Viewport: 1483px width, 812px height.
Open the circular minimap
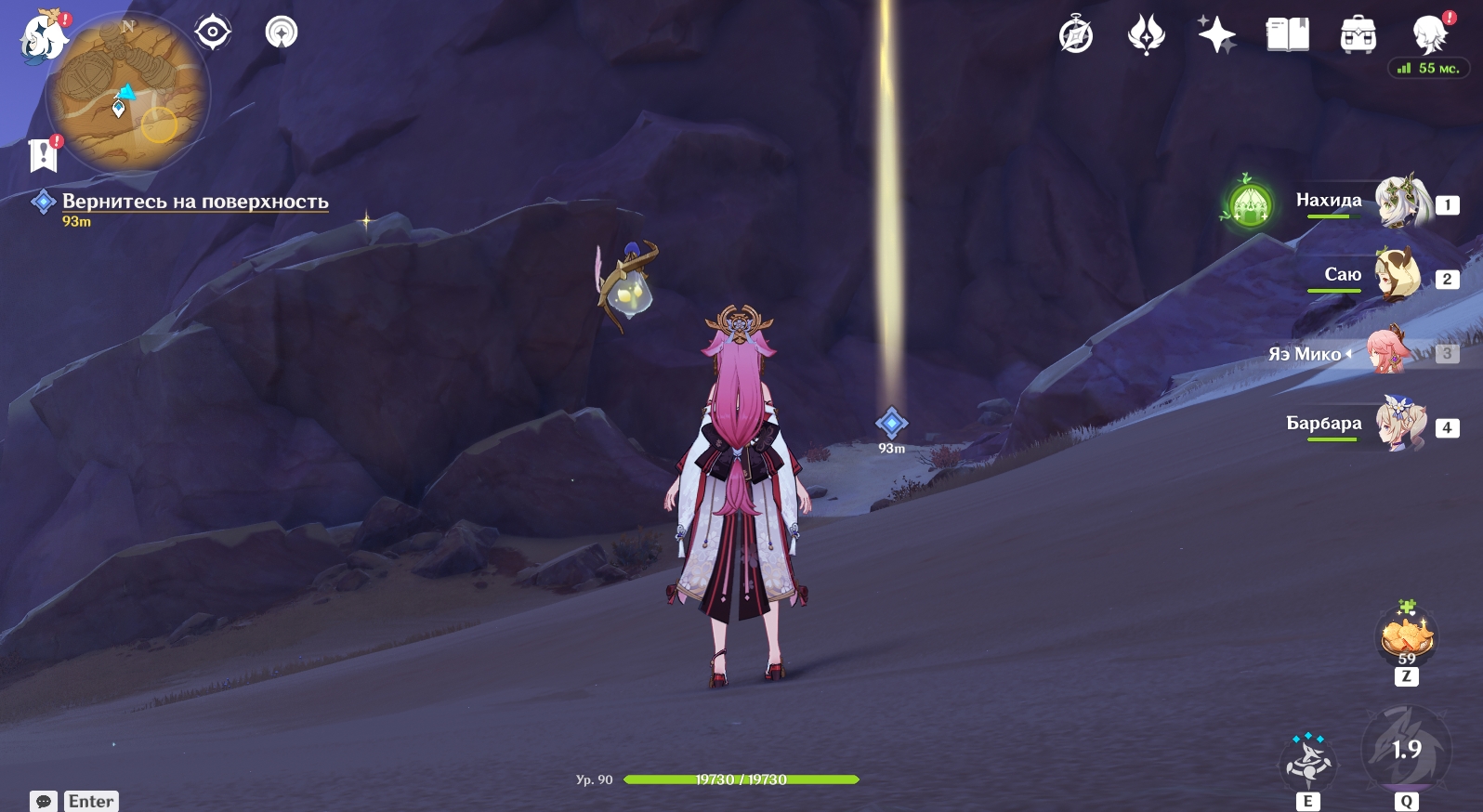click(128, 94)
